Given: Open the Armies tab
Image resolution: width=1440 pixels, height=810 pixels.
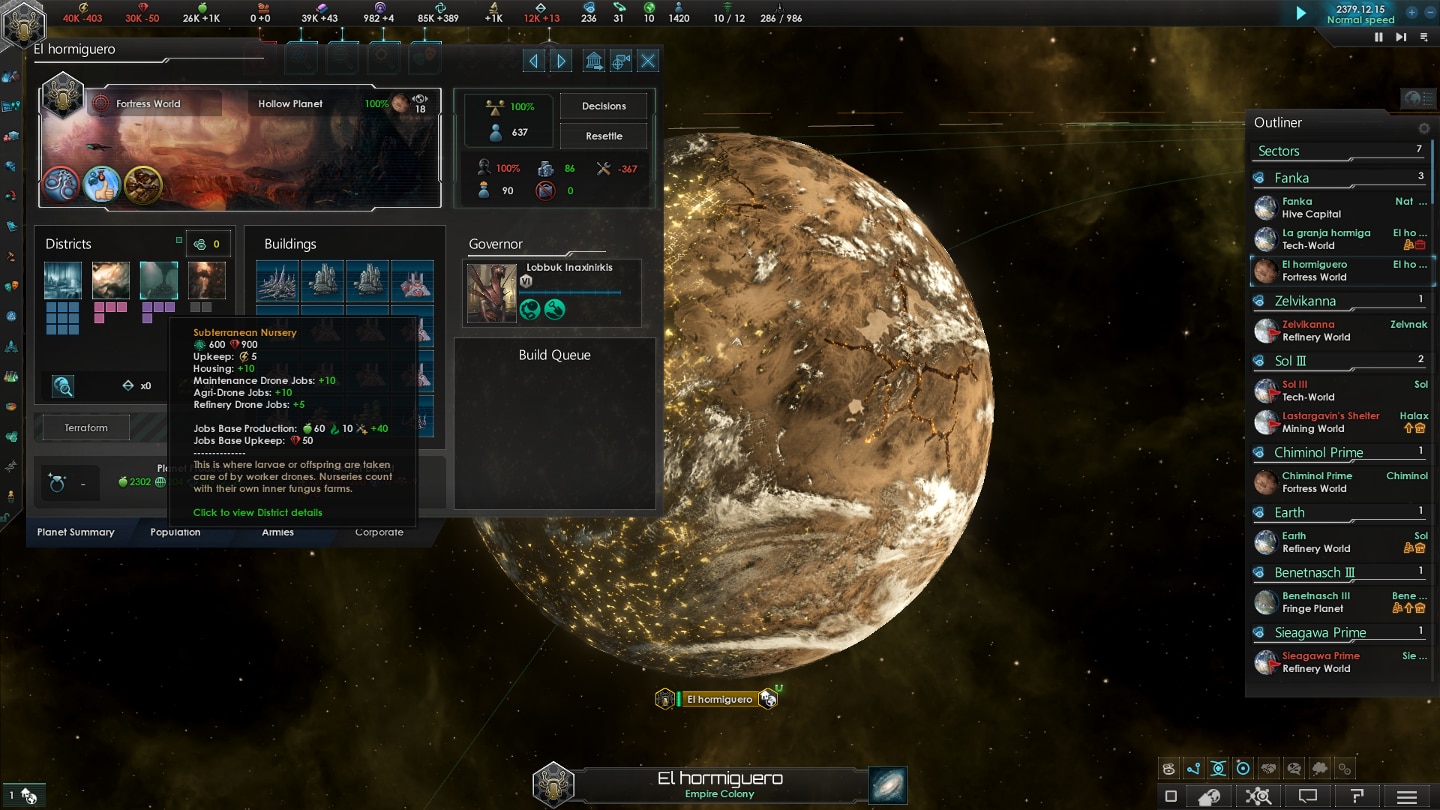Looking at the screenshot, I should click(x=278, y=532).
